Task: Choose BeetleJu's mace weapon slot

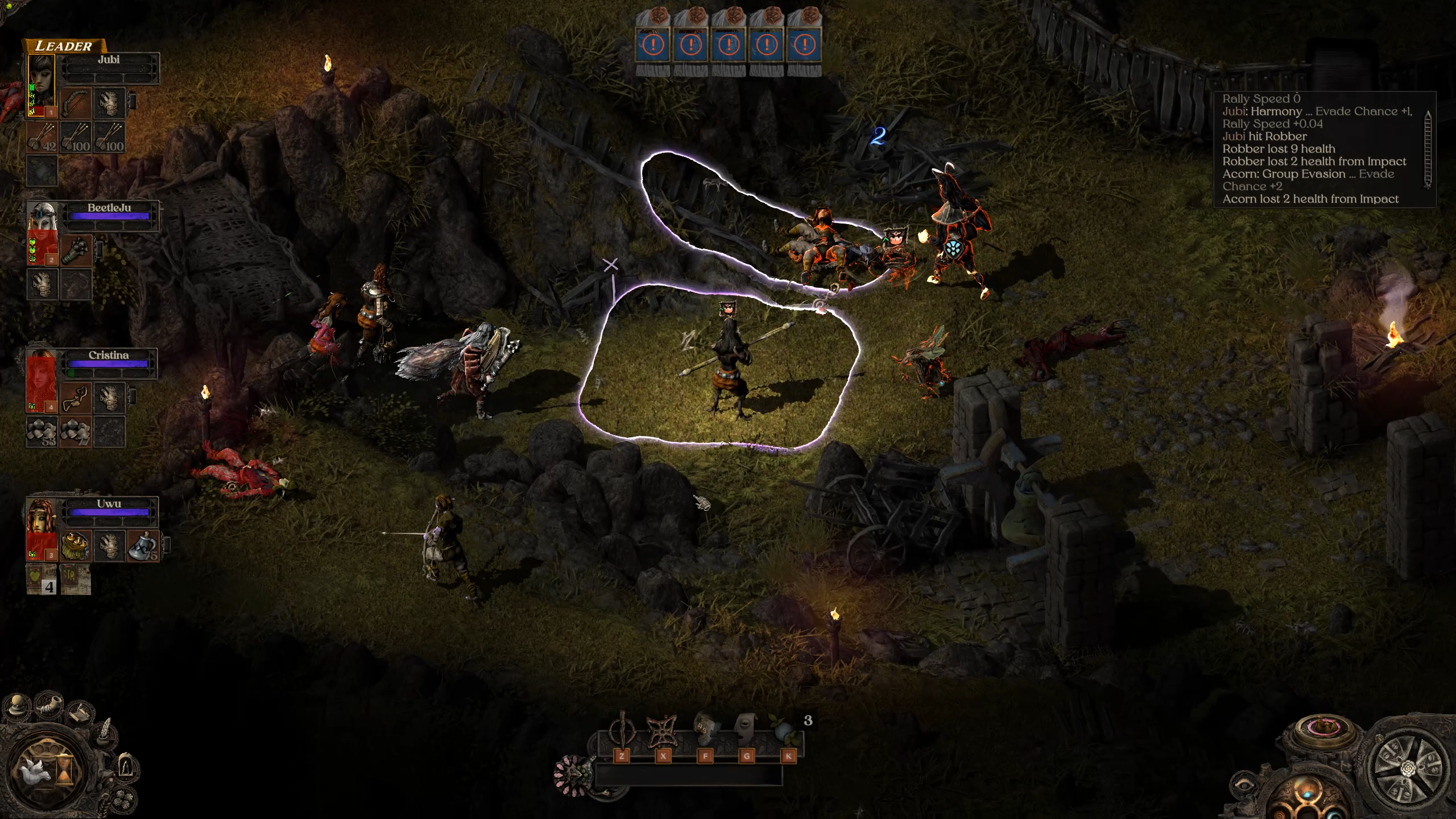Action: (x=76, y=251)
